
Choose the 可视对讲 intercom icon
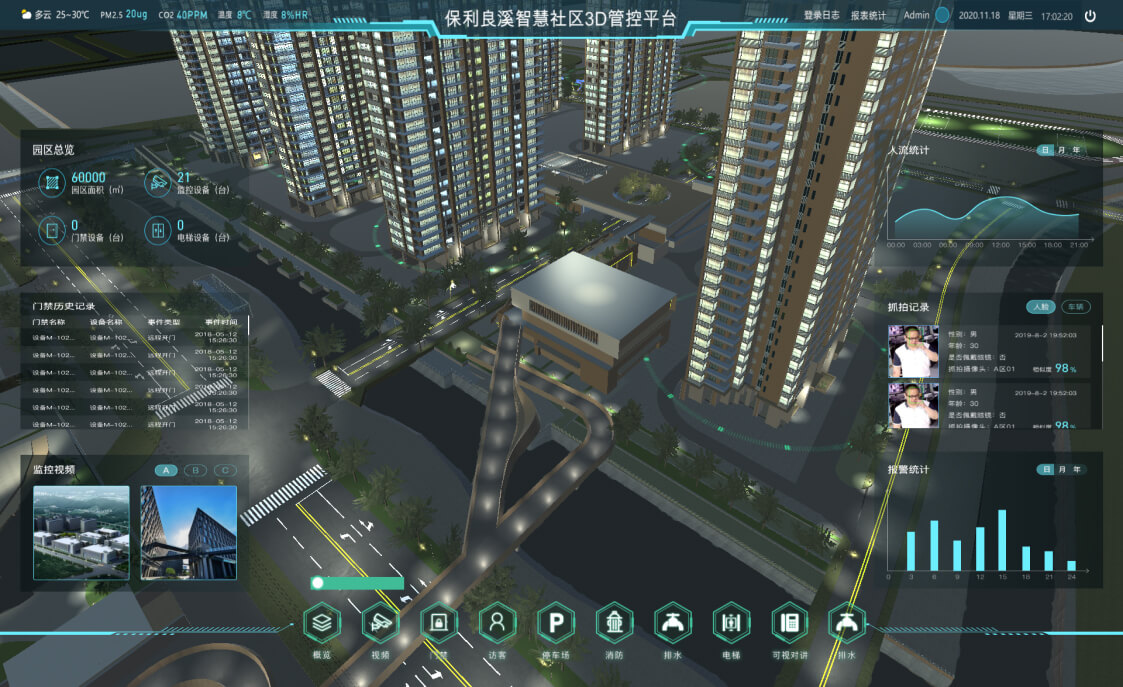(790, 623)
